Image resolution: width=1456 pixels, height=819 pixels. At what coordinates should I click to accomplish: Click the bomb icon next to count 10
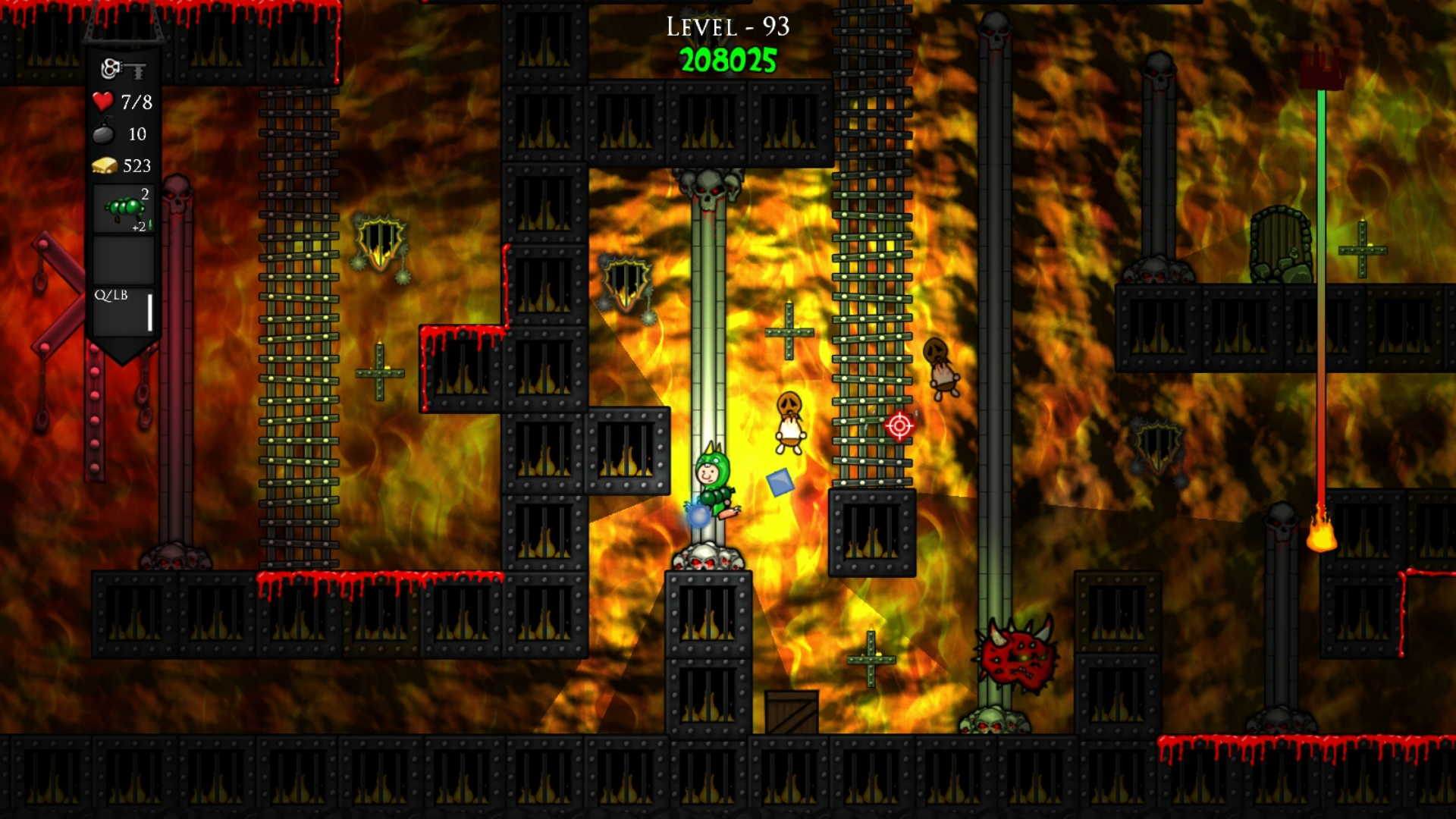point(105,134)
